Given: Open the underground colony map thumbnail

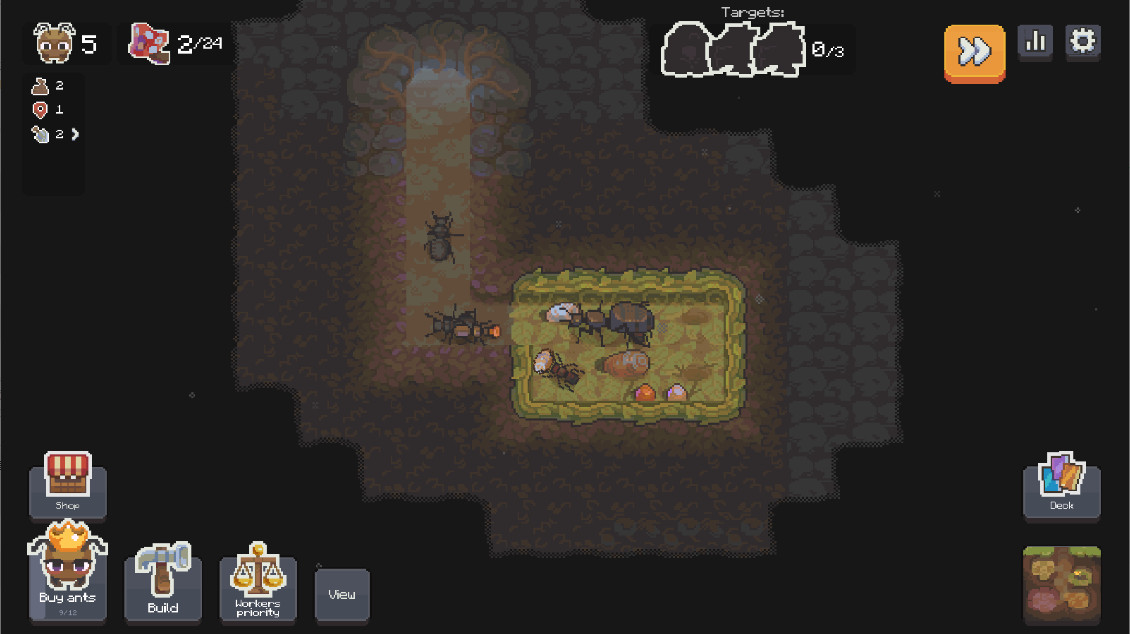Looking at the screenshot, I should (x=1062, y=584).
